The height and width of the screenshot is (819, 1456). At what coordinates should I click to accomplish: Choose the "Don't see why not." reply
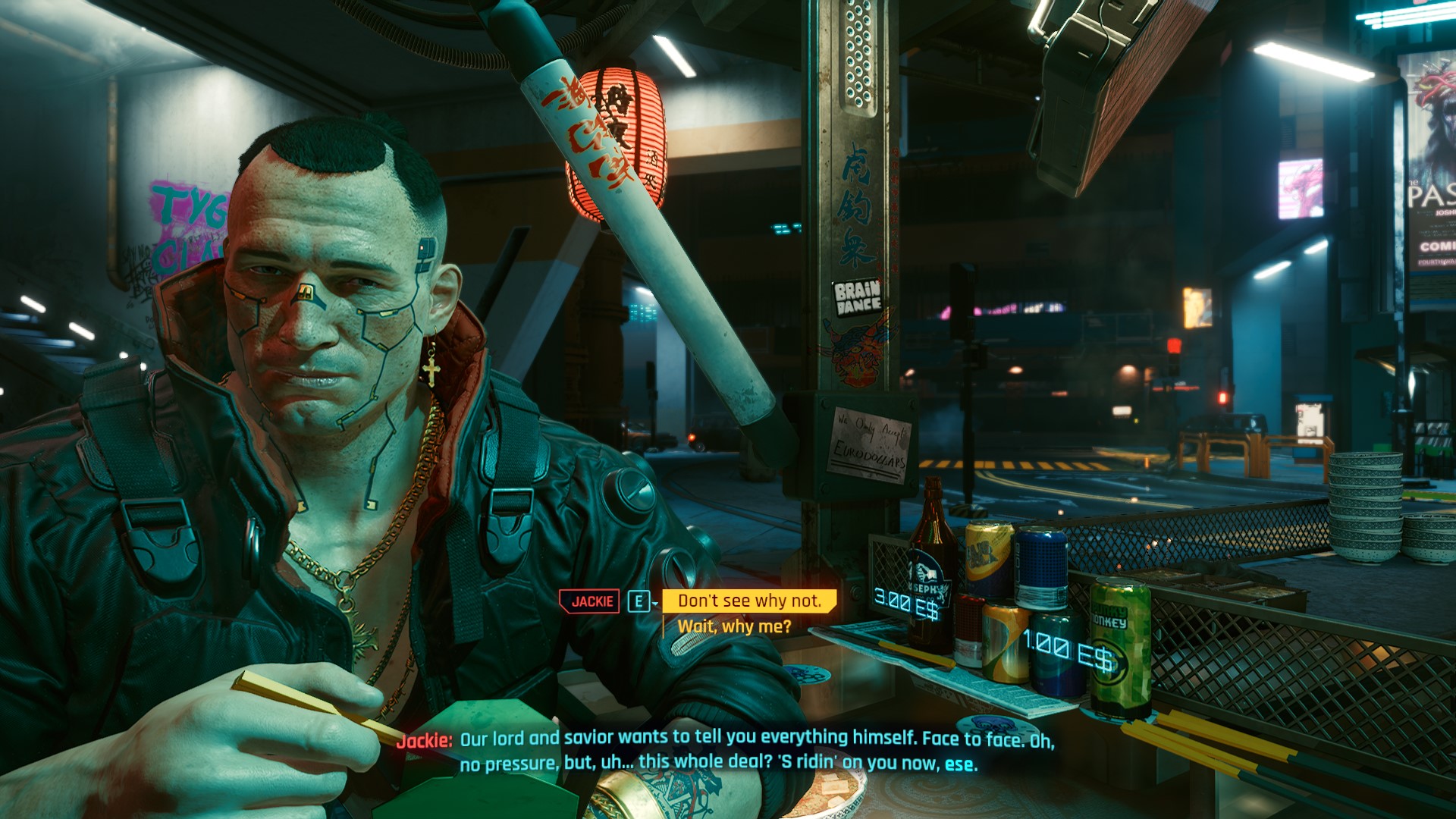click(749, 601)
